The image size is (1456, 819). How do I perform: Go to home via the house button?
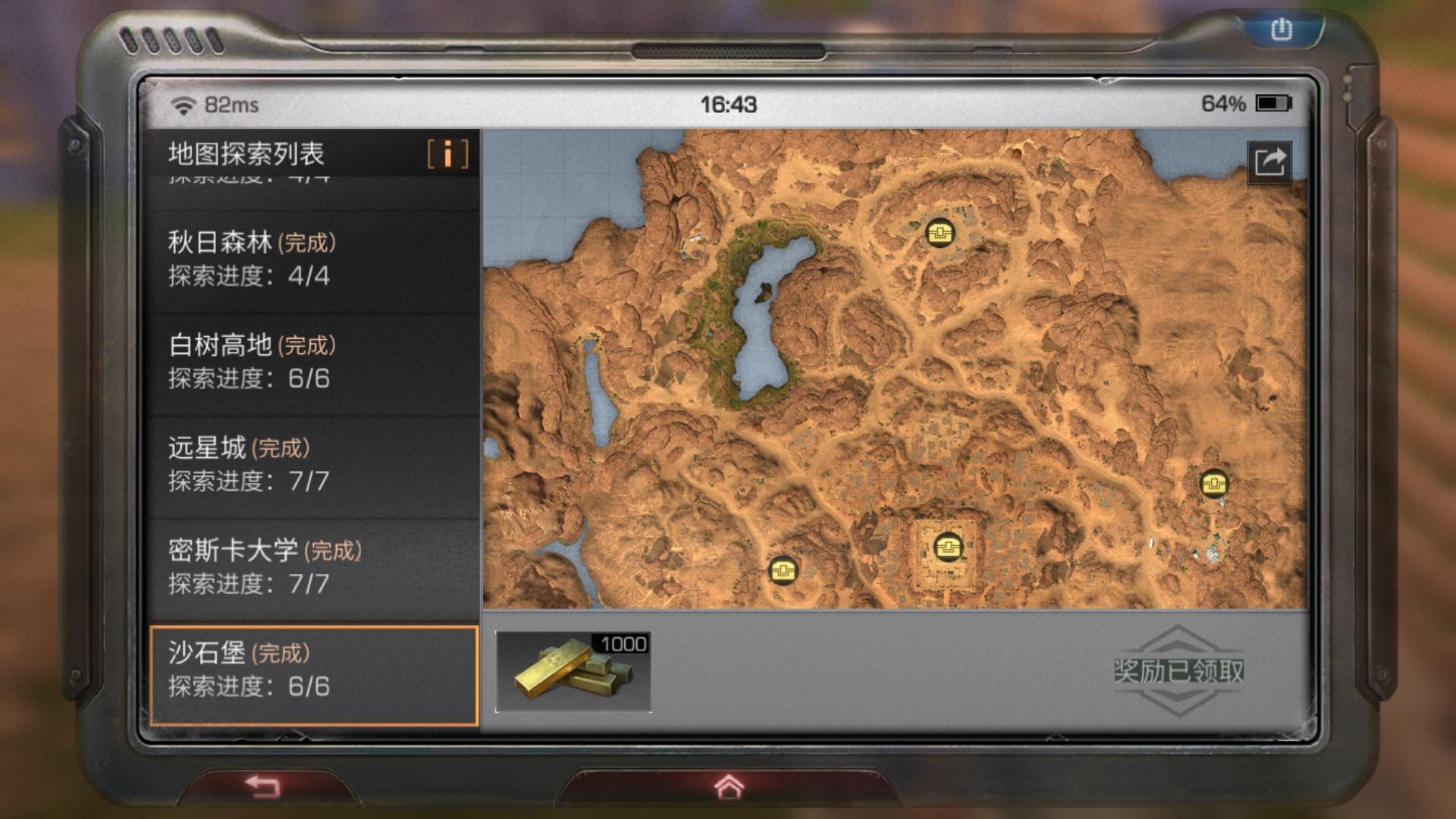click(729, 787)
